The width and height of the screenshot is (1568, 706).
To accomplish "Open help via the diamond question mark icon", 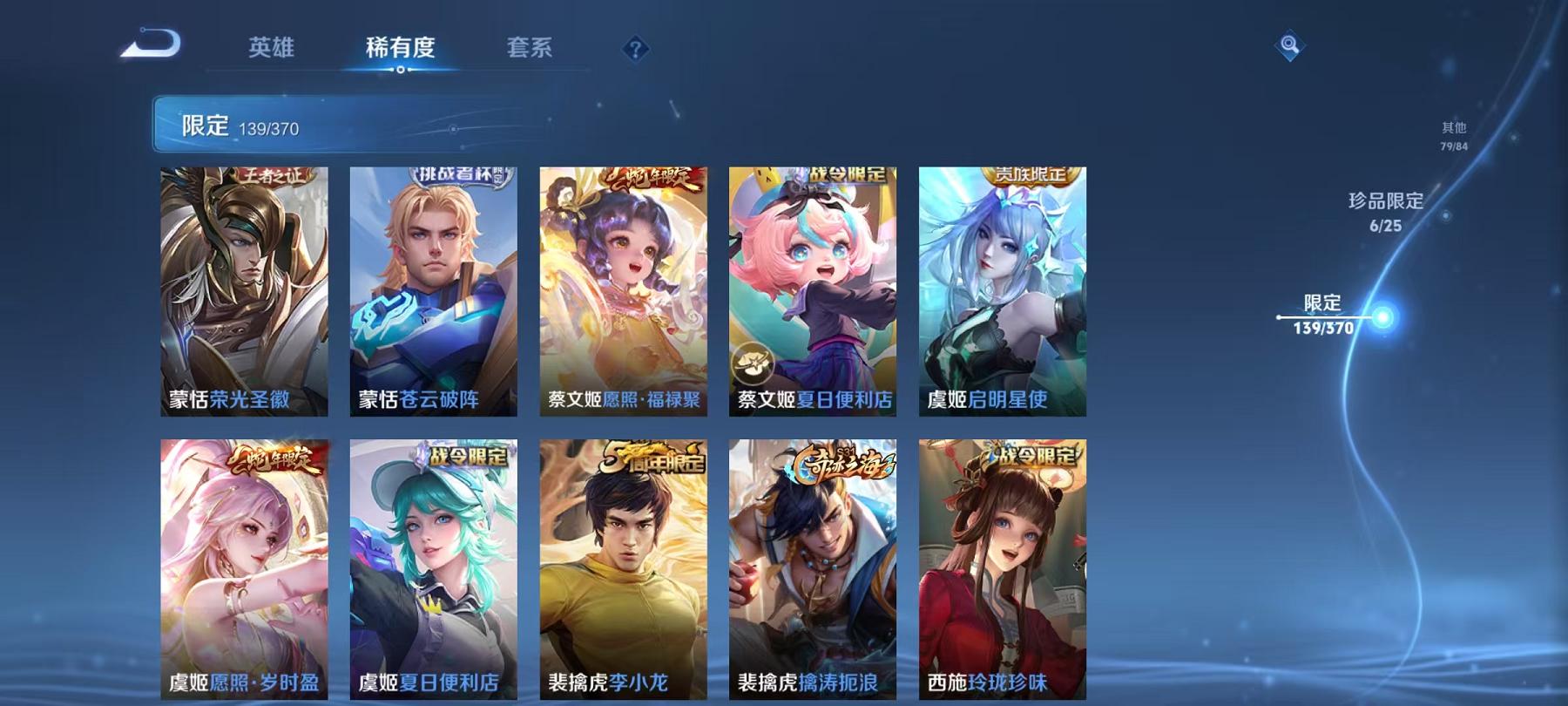I will click(633, 50).
